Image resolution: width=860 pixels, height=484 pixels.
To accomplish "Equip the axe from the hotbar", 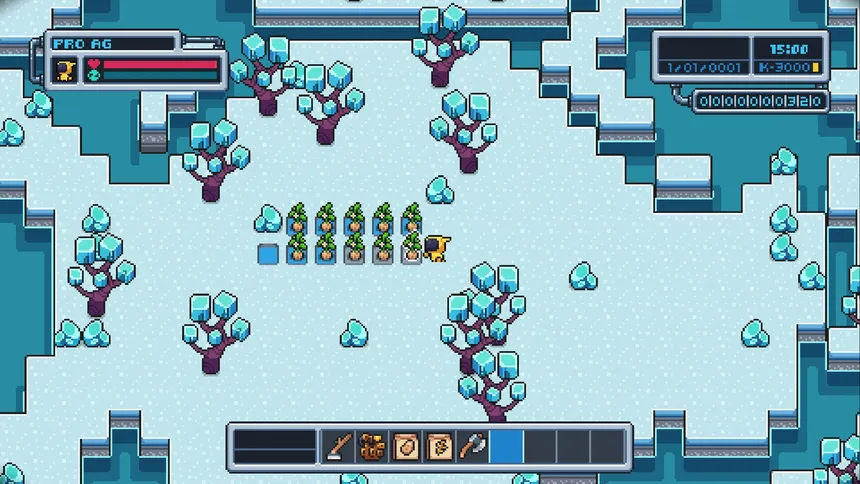I will click(472, 445).
